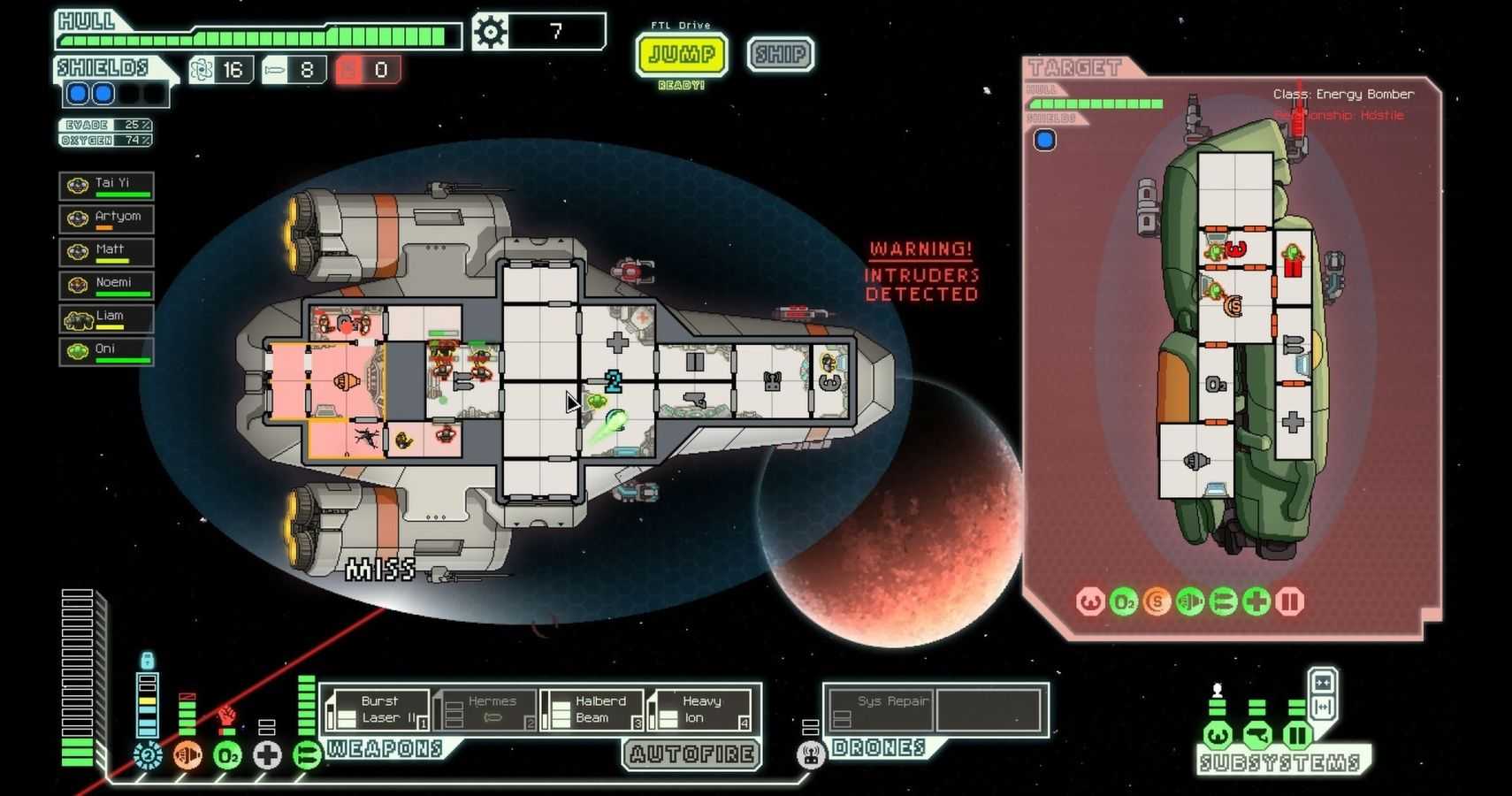The height and width of the screenshot is (796, 1512).
Task: Select the Burst Laser II weapon
Action: point(378,709)
